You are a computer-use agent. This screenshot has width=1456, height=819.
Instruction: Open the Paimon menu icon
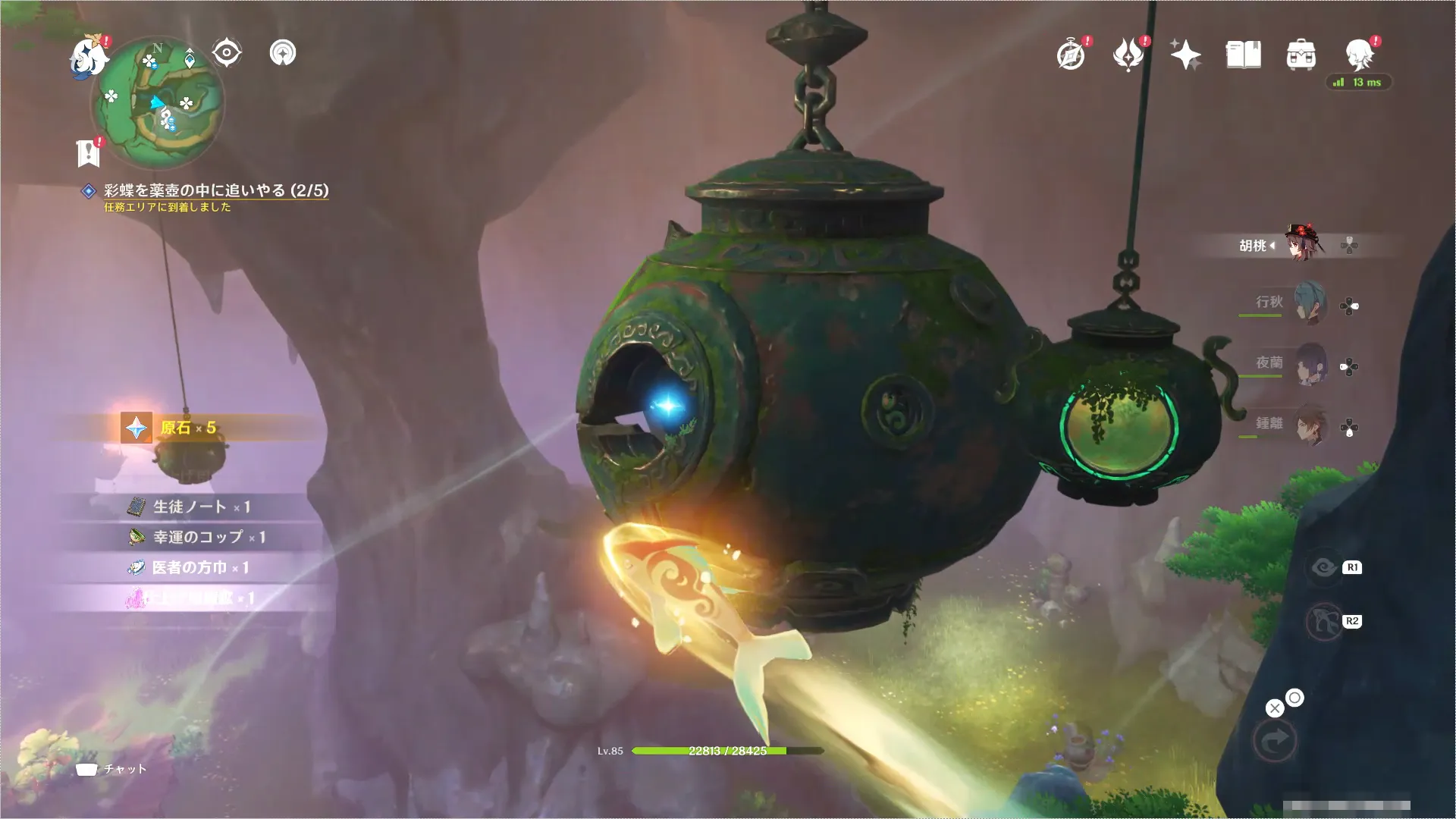point(87,57)
